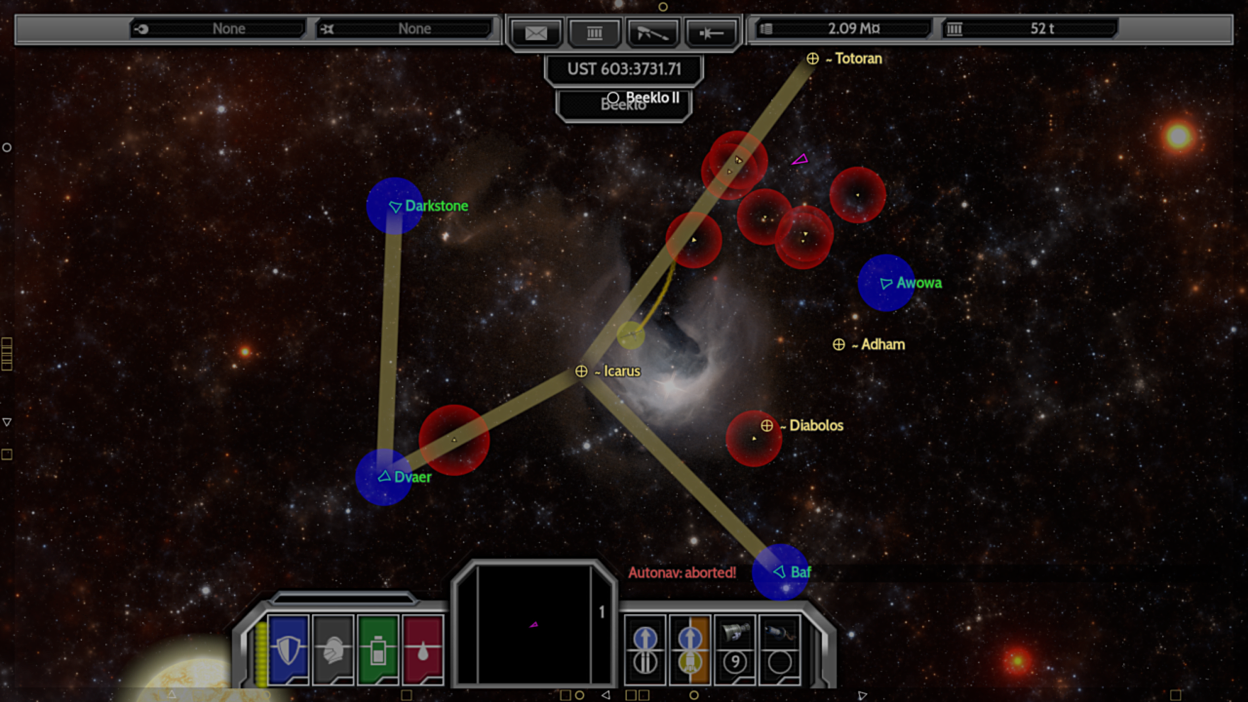Image resolution: width=1248 pixels, height=702 pixels.
Task: Select the weapon slot showing number 9
Action: coord(735,649)
